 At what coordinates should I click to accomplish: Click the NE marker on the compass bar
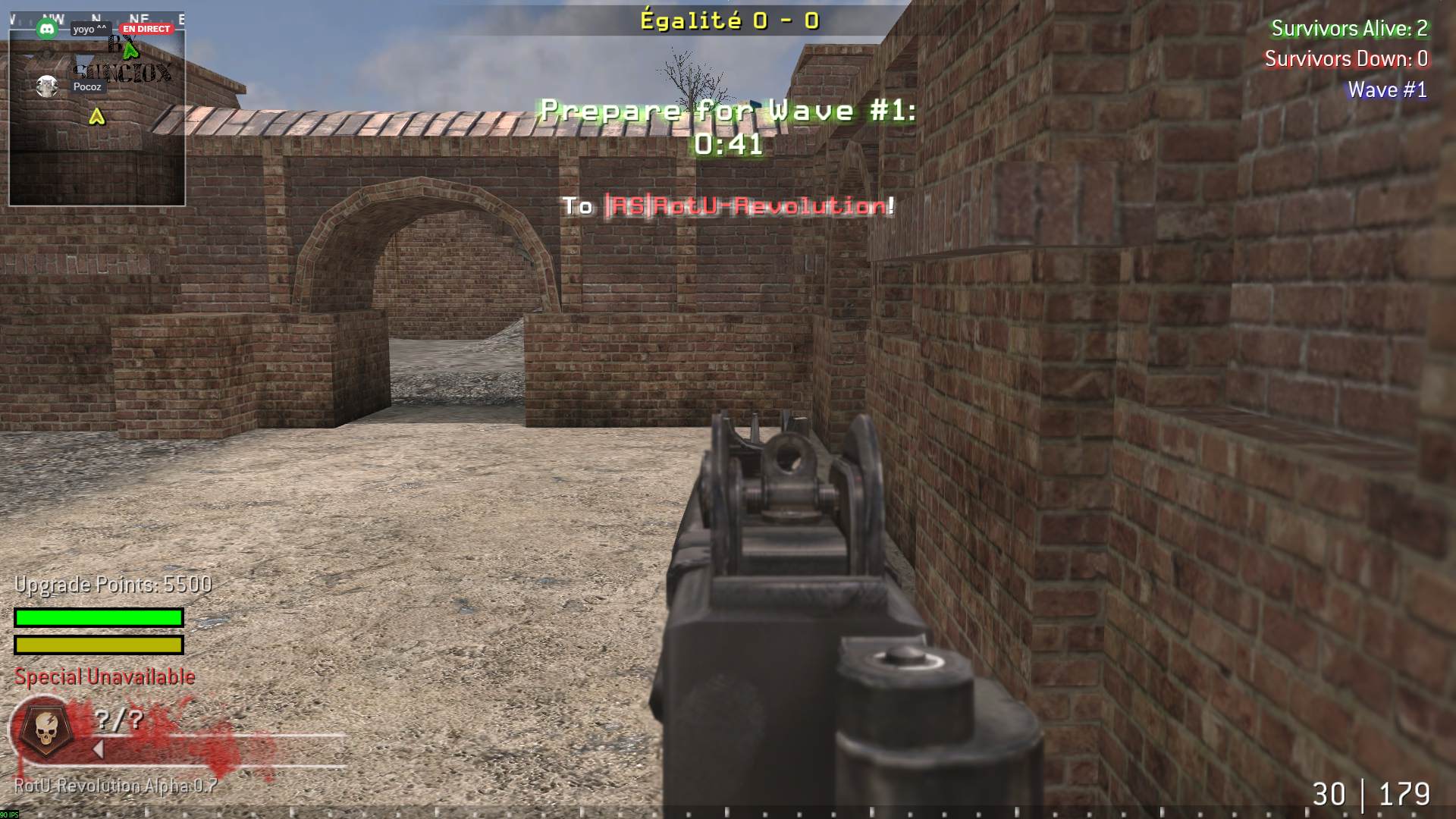[138, 17]
